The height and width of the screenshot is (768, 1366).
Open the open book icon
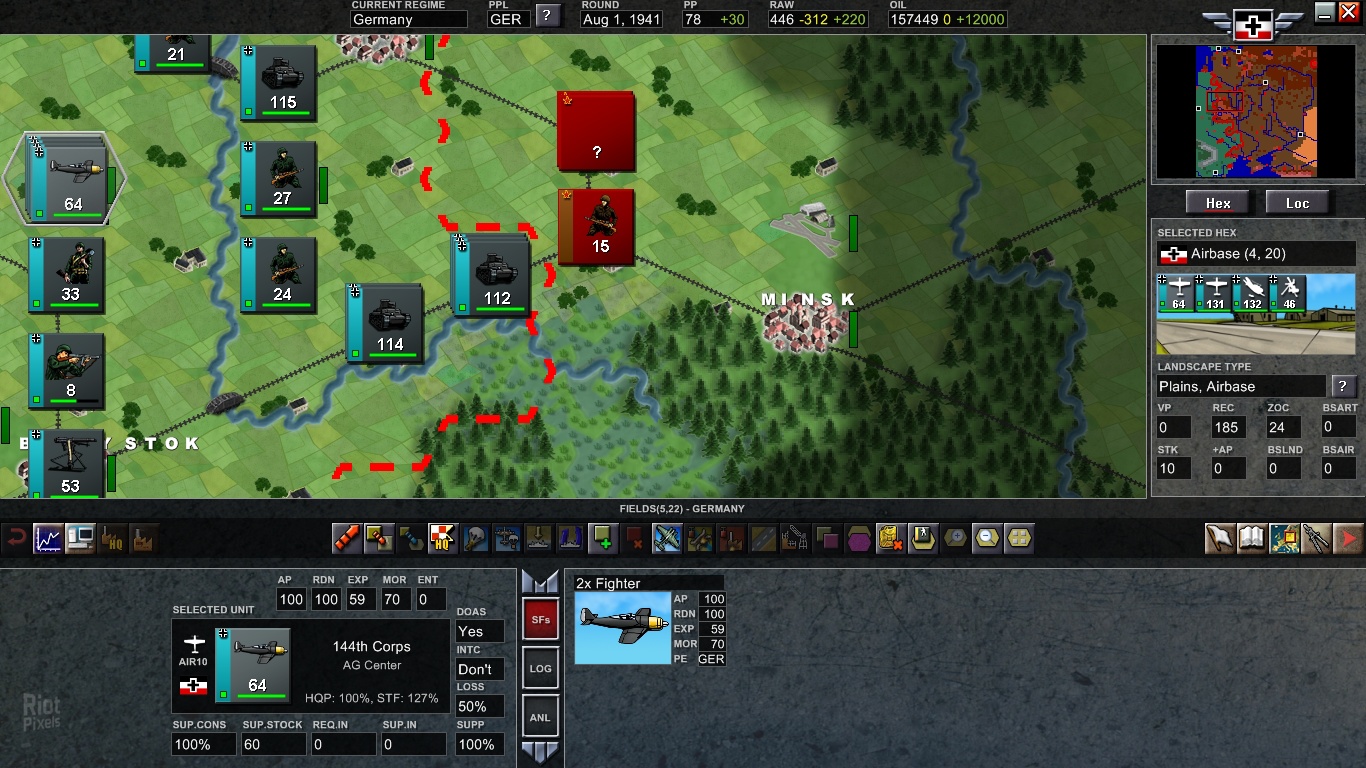(x=1252, y=539)
